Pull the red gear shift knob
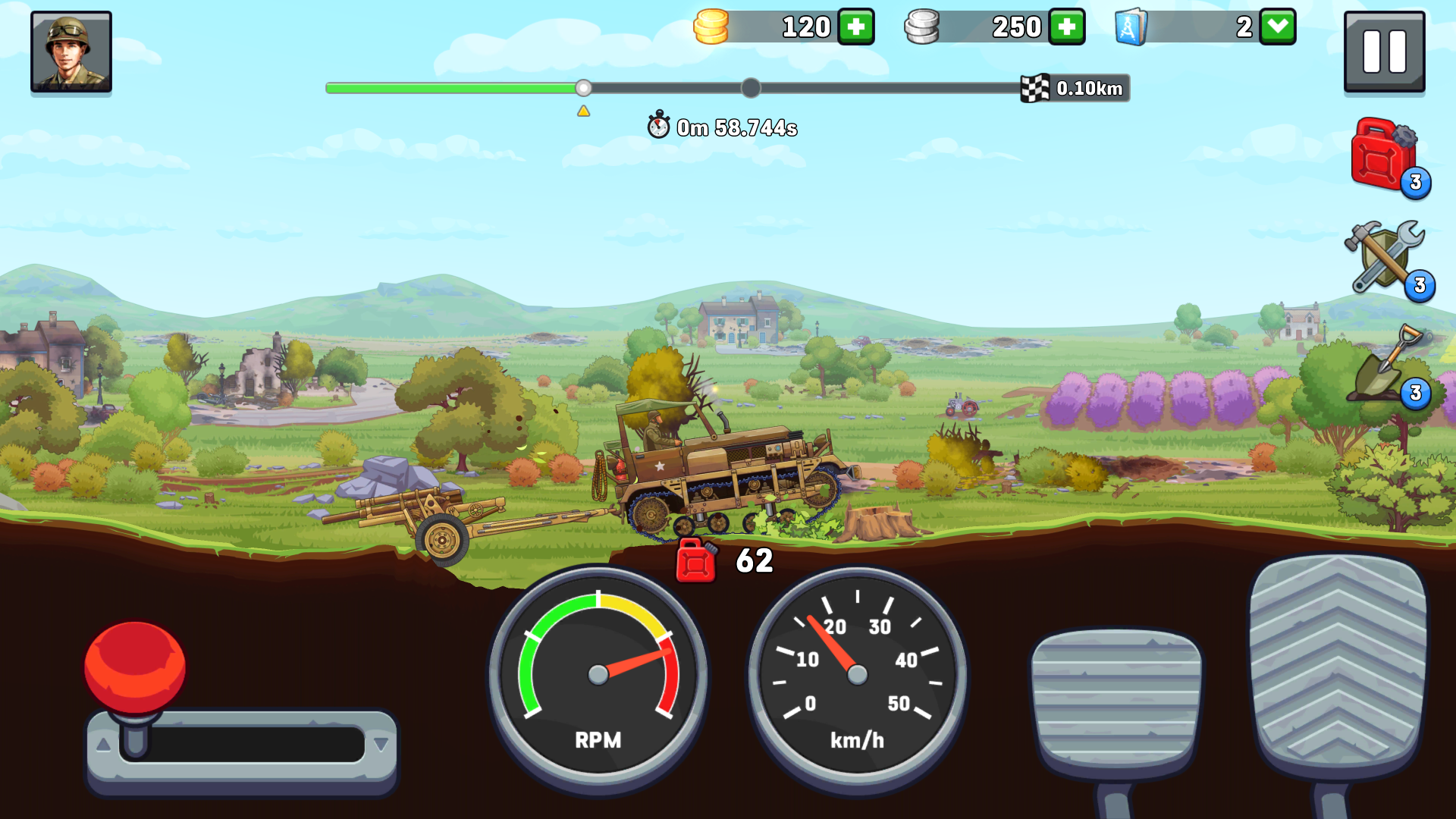This screenshot has width=1456, height=819. (136, 666)
